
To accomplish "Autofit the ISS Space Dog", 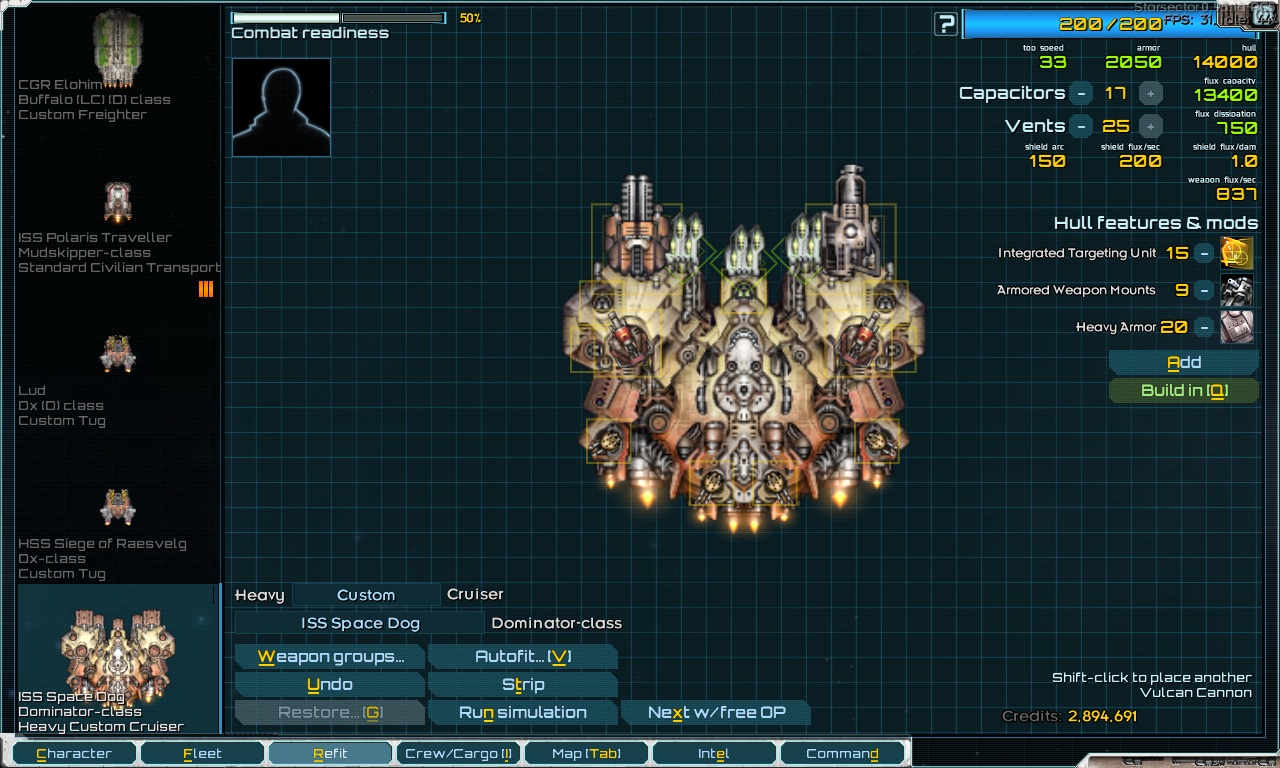I will click(x=522, y=657).
